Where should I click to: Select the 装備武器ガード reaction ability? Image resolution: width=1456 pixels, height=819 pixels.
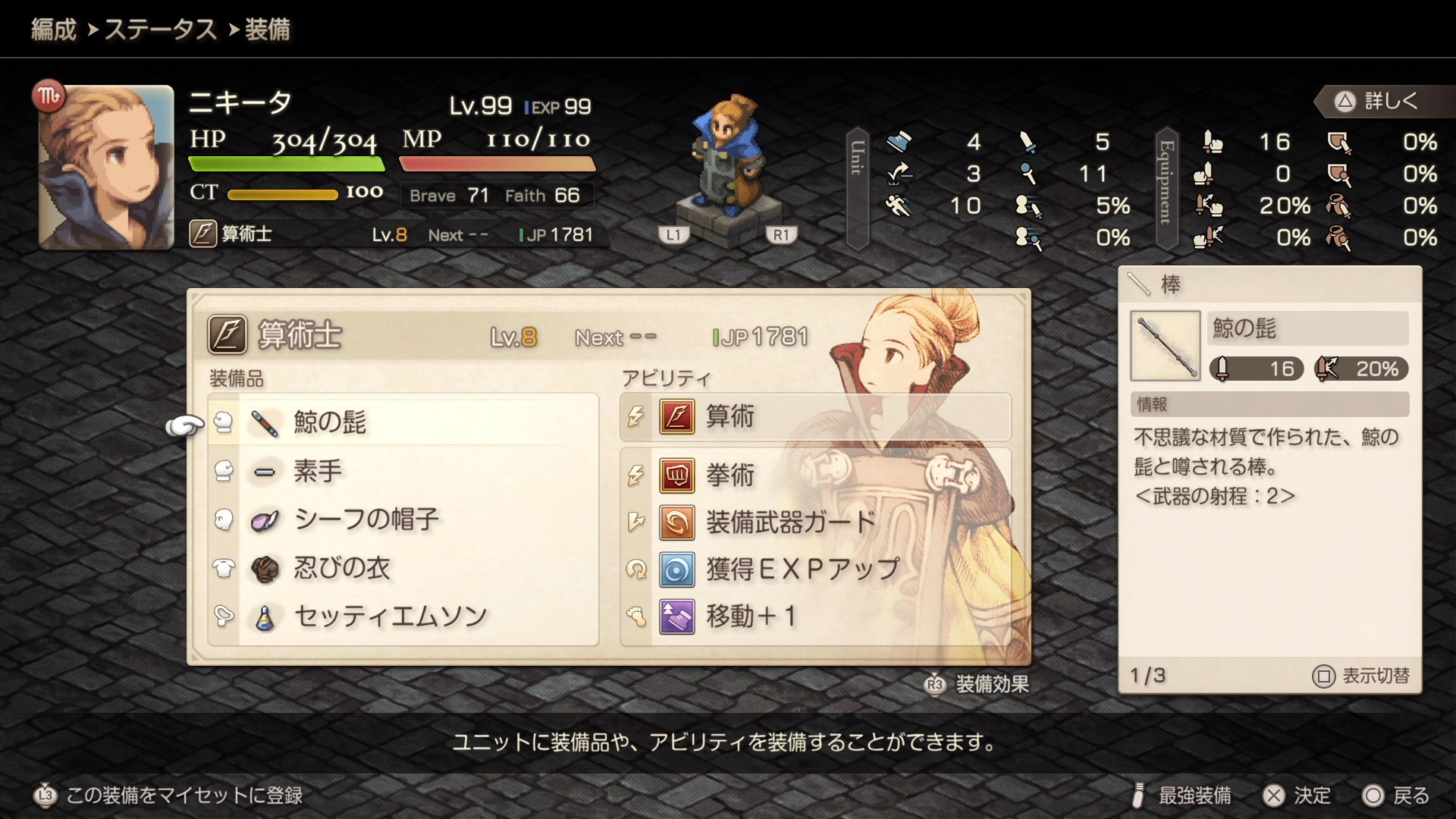(x=815, y=522)
